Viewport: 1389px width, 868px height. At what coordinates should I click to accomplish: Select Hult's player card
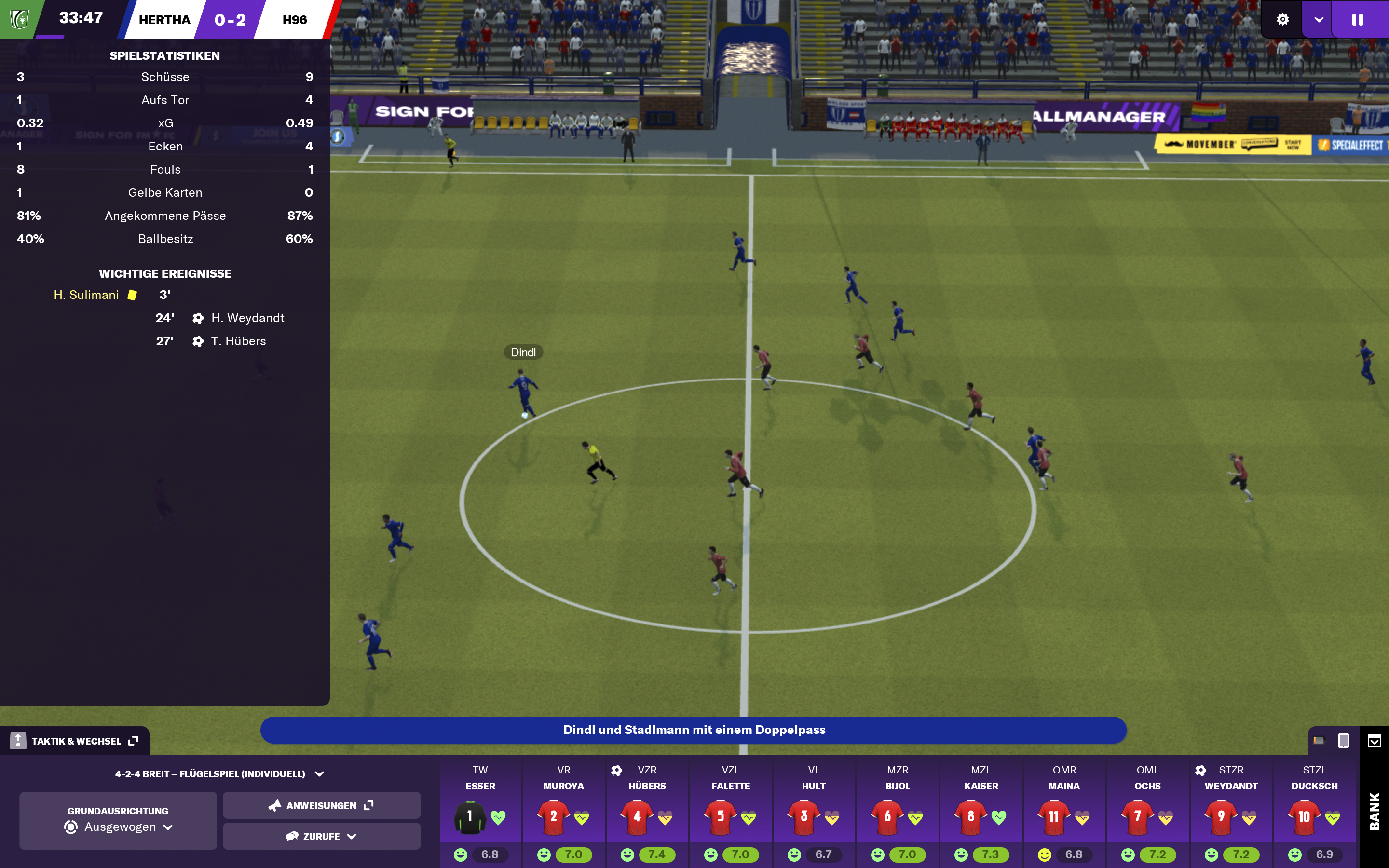(x=814, y=814)
